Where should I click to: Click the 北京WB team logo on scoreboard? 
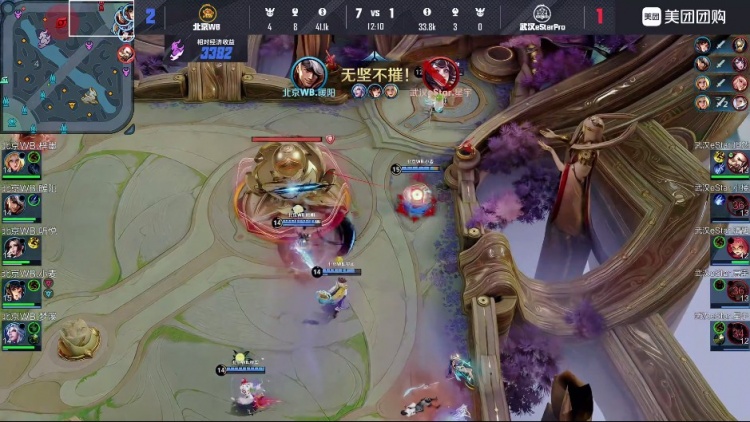pyautogui.click(x=208, y=13)
